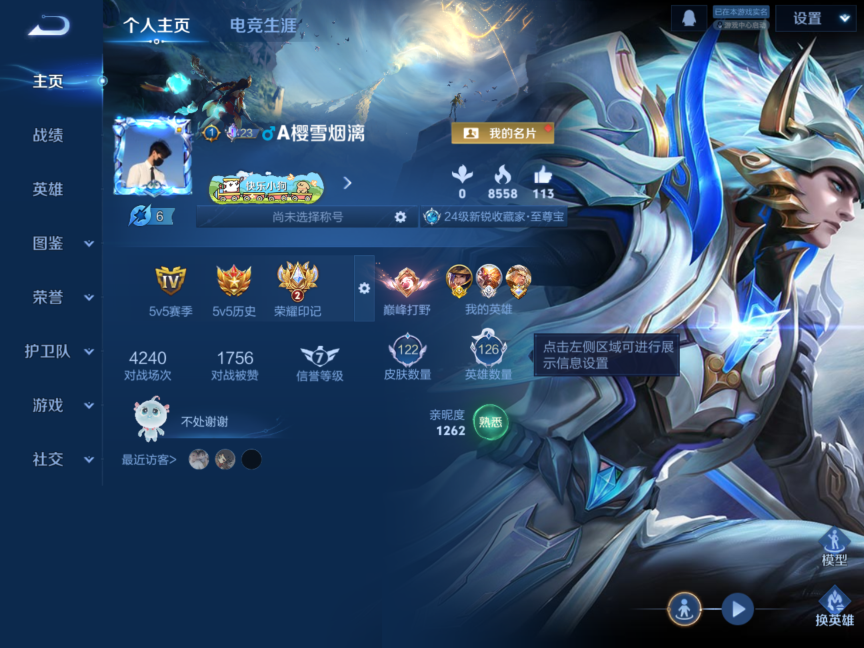Expand the 游戏 sidebar menu
This screenshot has height=648, width=864.
pos(60,405)
